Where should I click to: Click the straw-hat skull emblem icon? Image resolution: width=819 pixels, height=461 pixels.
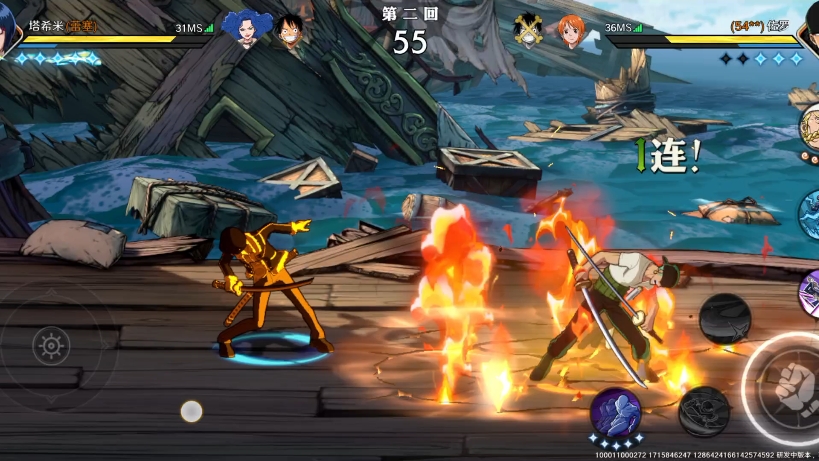click(529, 30)
